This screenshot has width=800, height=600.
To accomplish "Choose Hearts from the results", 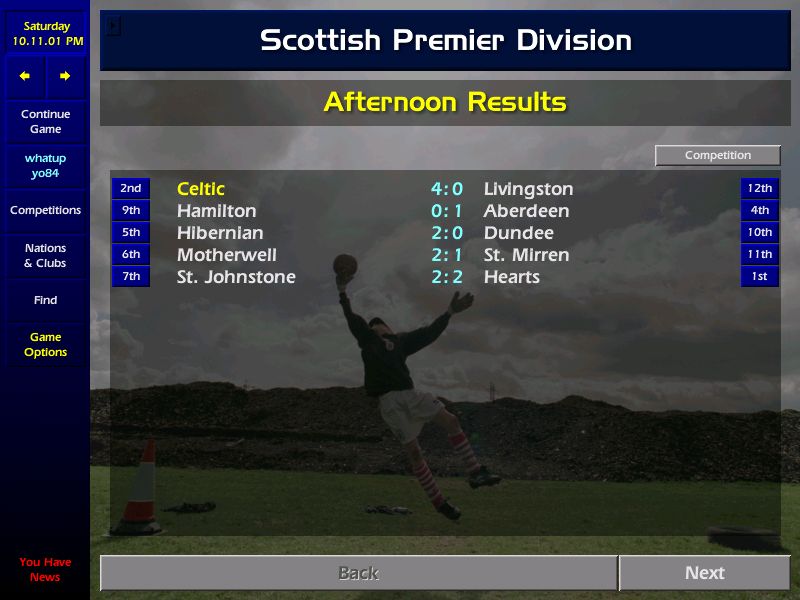I will (x=511, y=277).
